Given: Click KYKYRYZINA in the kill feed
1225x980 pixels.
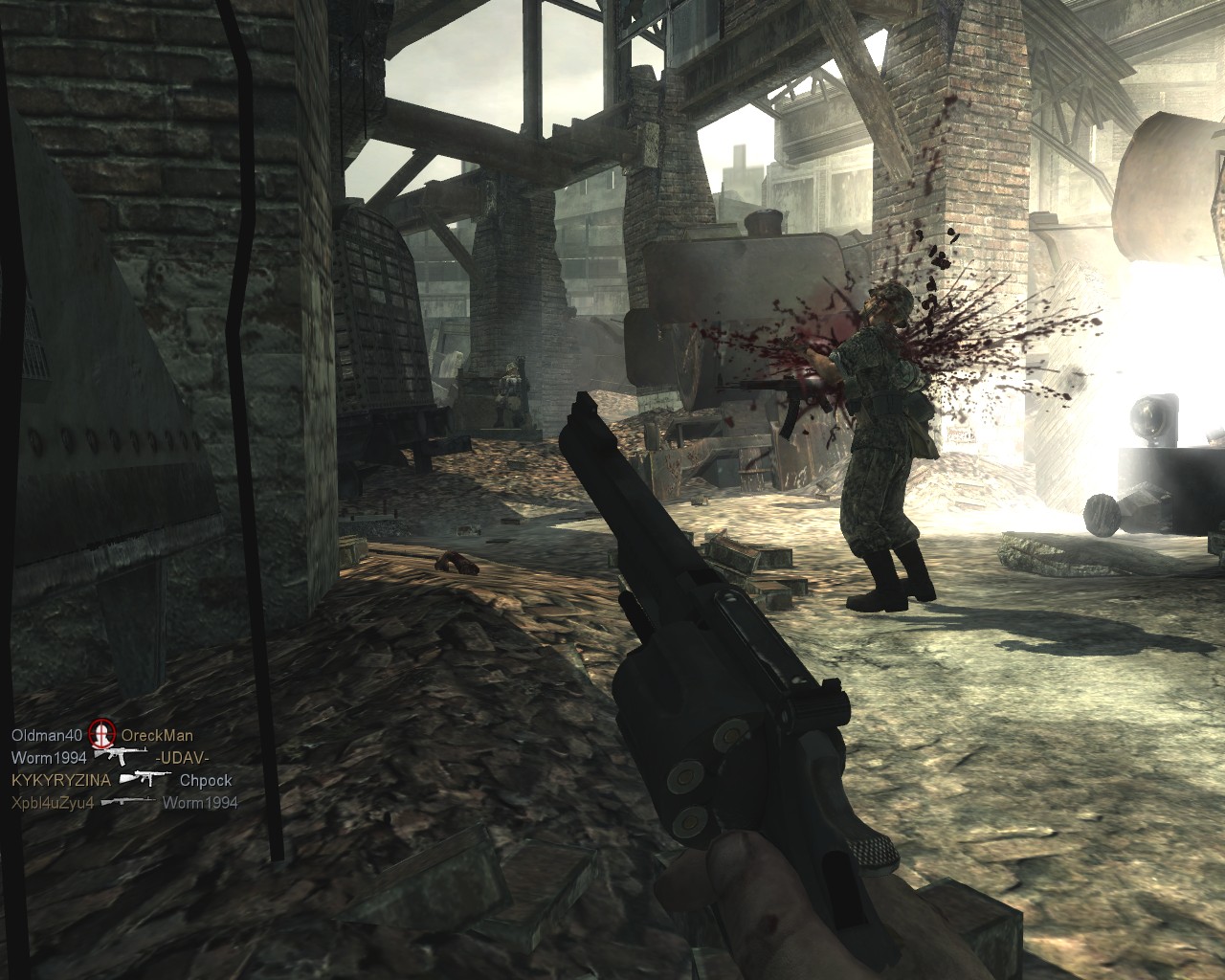Looking at the screenshot, I should [x=60, y=780].
